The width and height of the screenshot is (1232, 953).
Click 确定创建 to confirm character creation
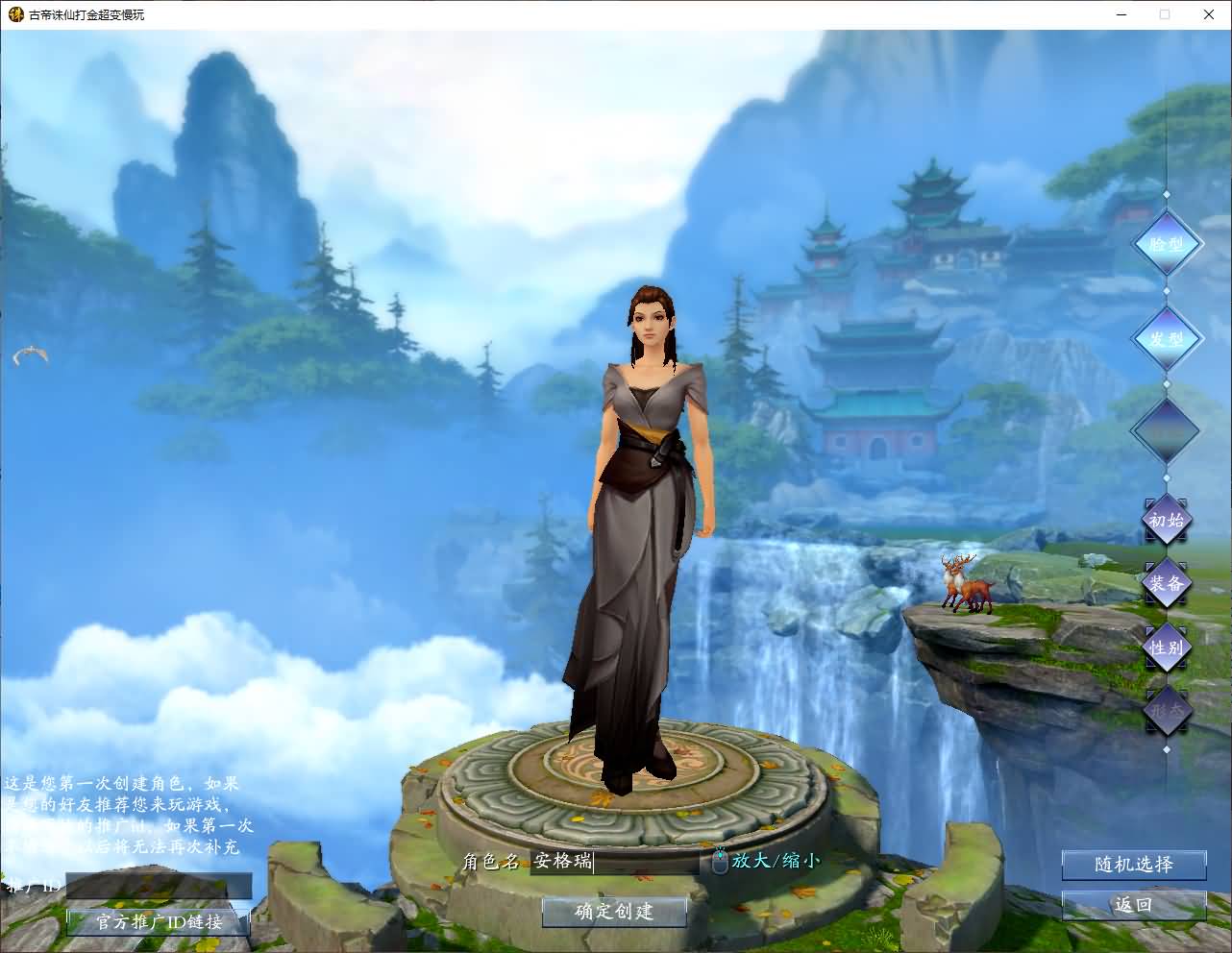pos(614,913)
